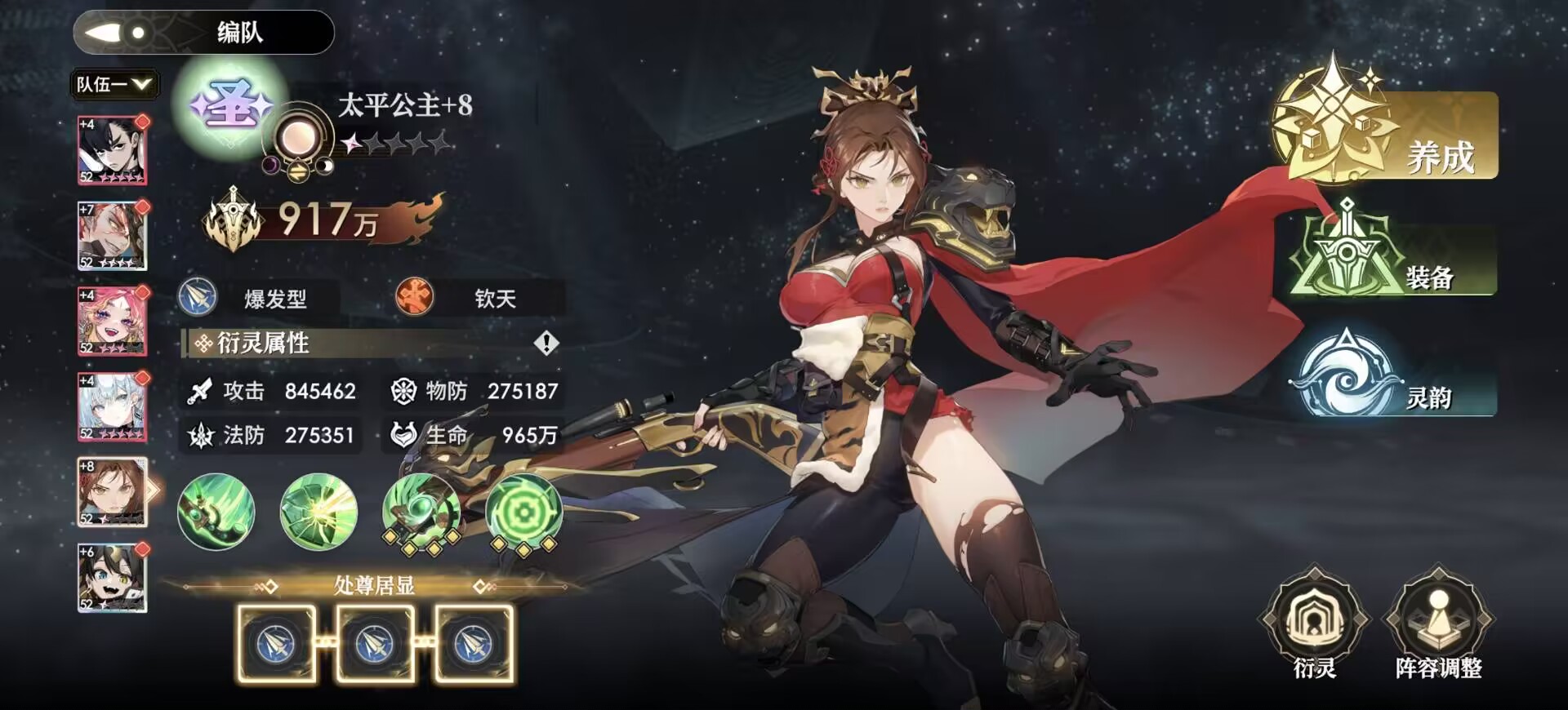Show 衍灵属性 attribute details info
This screenshot has height=710, width=1568.
546,344
